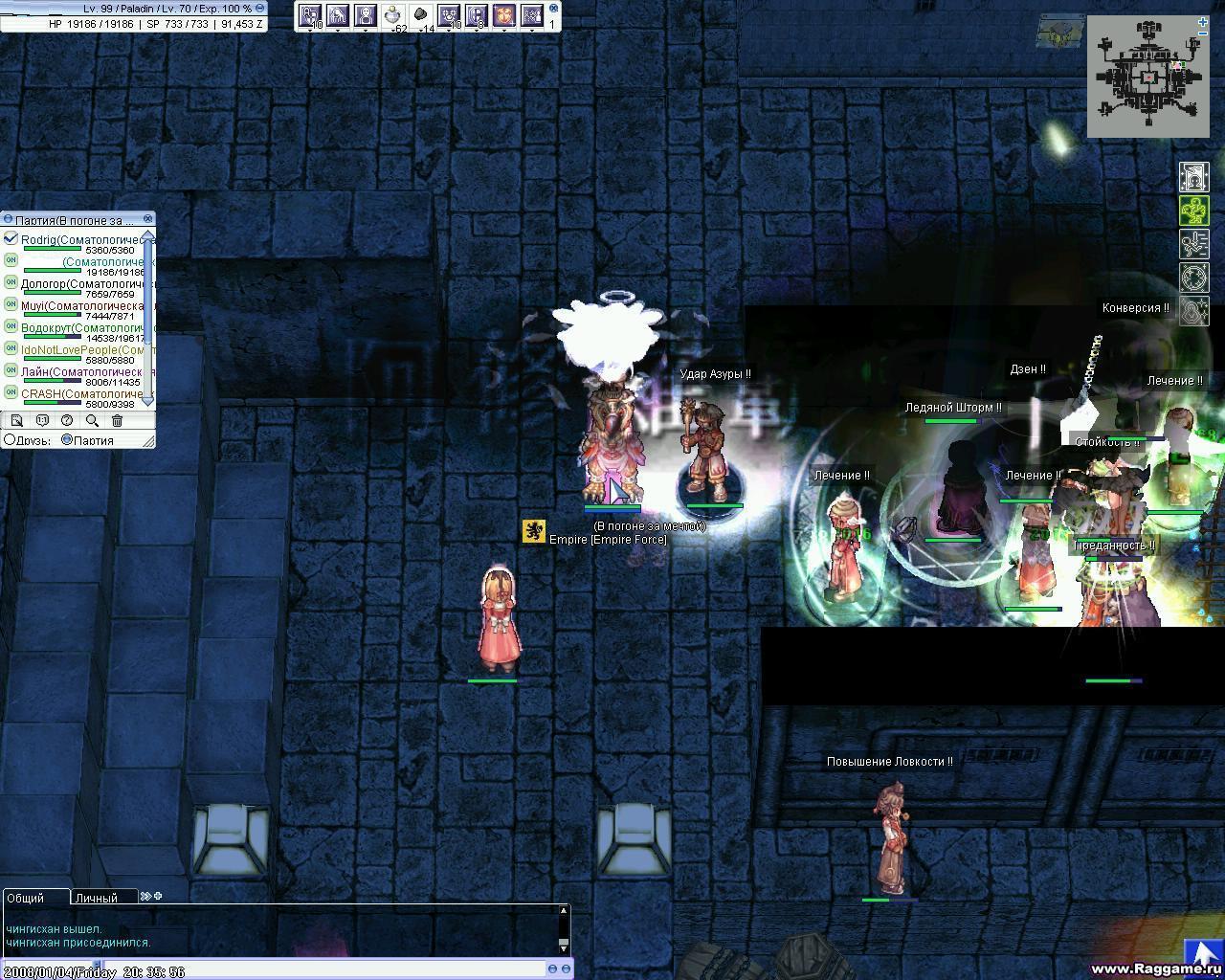Switch to the Личный chat tab
The width and height of the screenshot is (1225, 980).
point(97,899)
